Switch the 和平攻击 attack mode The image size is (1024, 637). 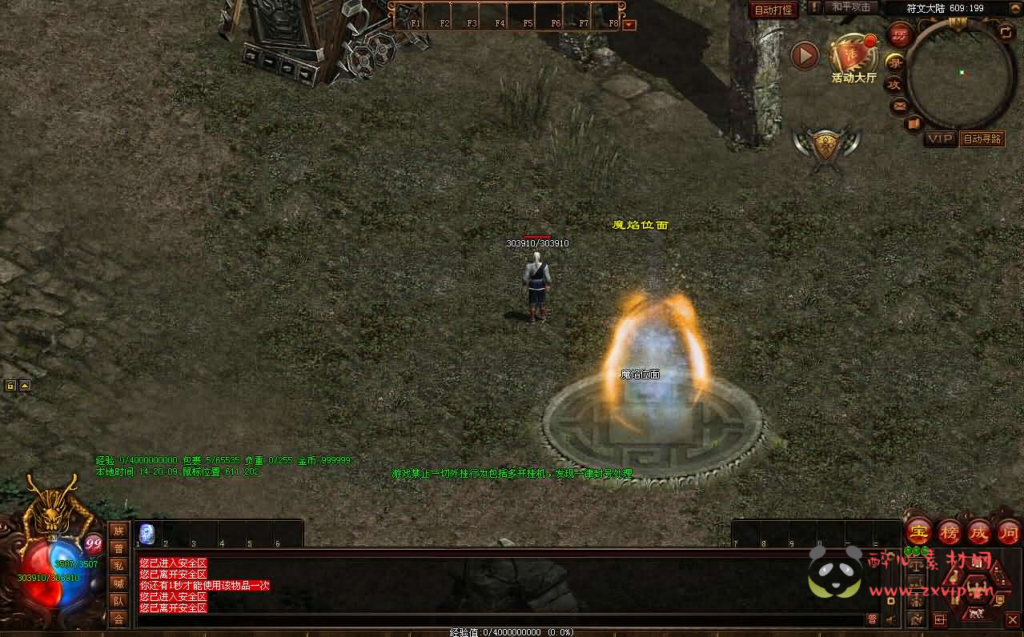pyautogui.click(x=852, y=8)
